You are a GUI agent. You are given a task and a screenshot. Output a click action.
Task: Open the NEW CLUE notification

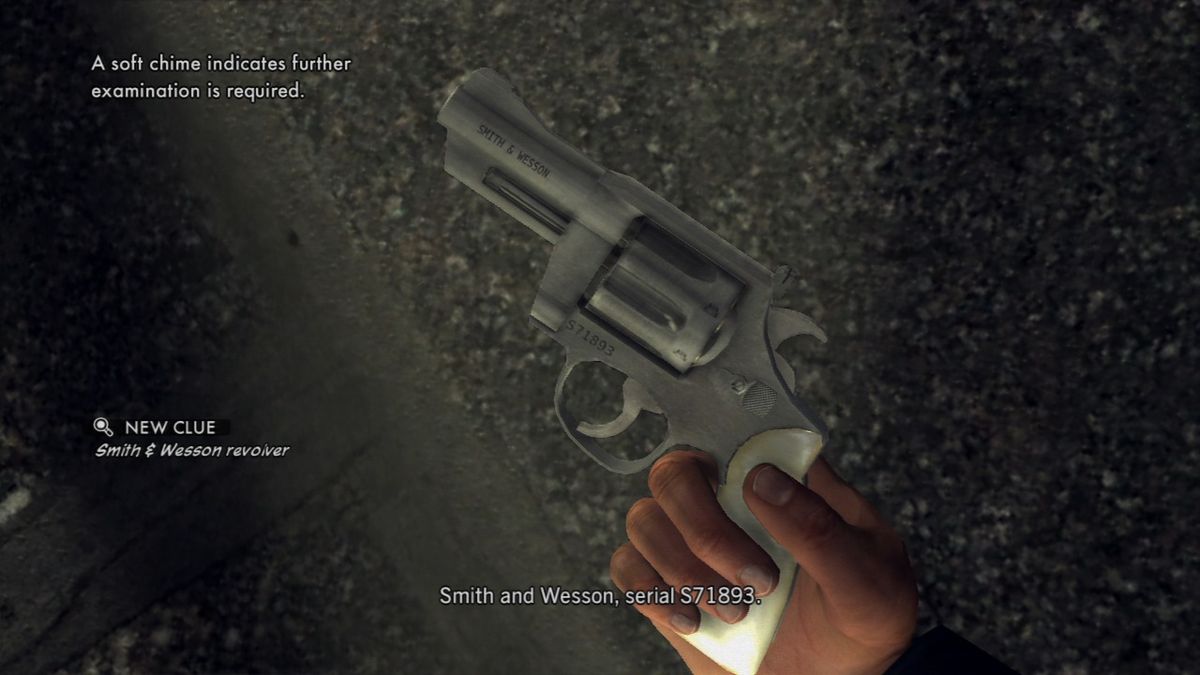[x=169, y=428]
